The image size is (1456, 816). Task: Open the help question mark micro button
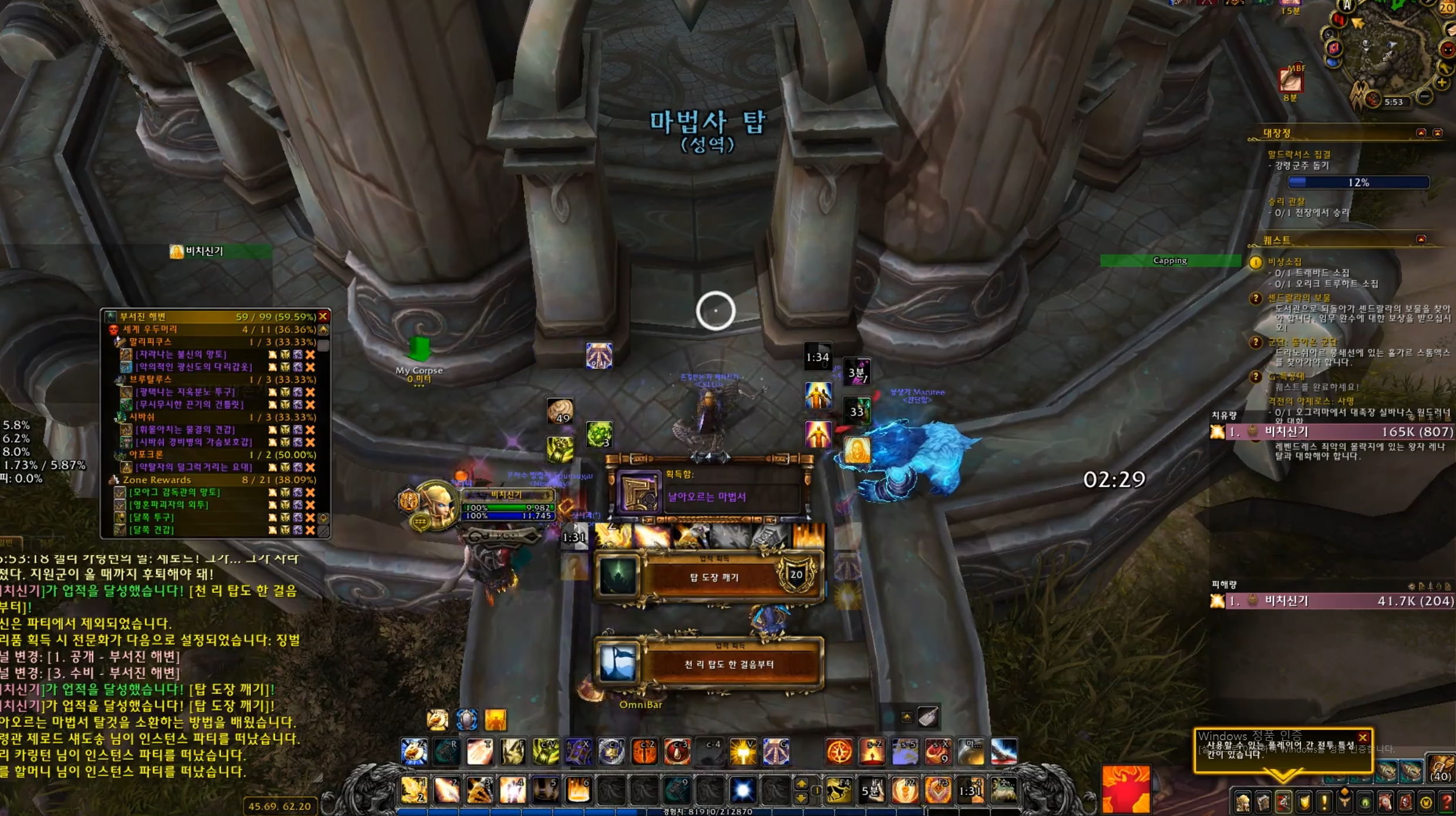click(1446, 802)
